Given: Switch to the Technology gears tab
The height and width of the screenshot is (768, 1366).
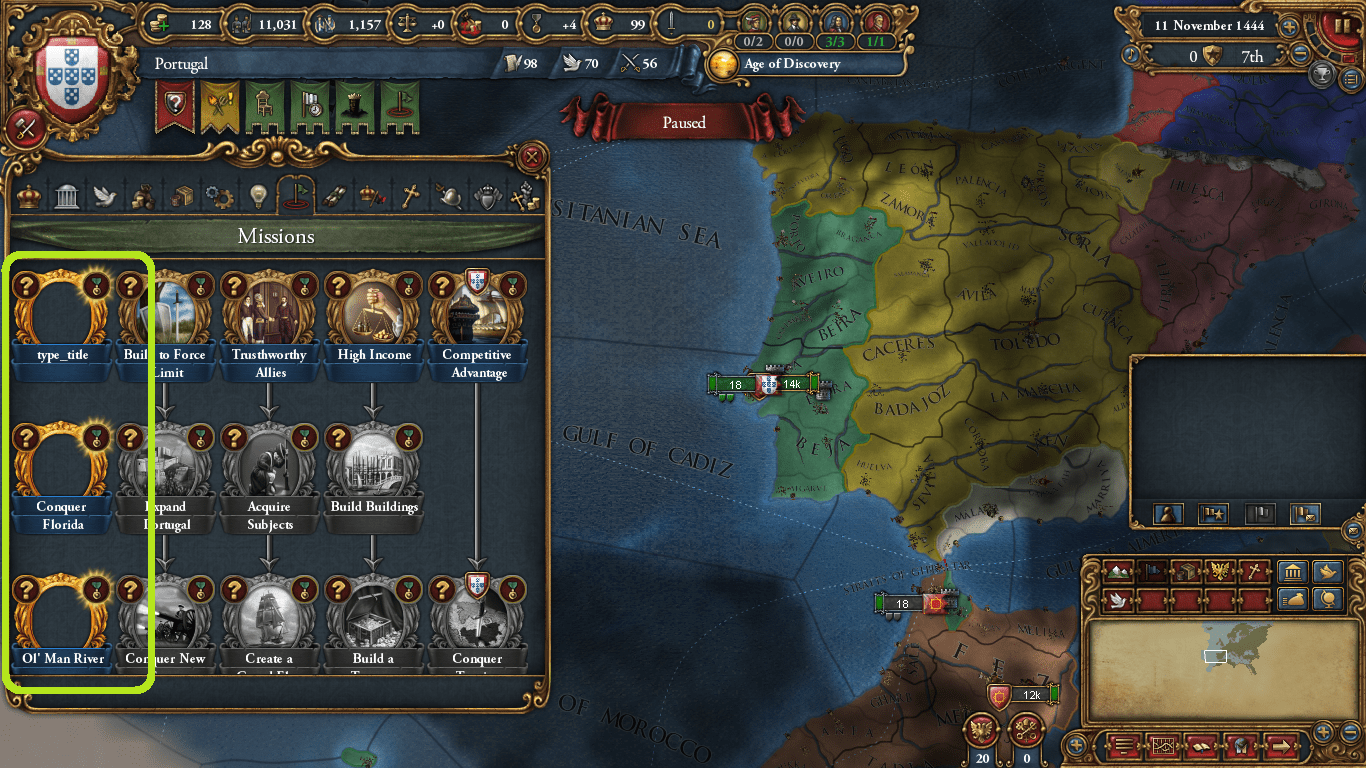Looking at the screenshot, I should [220, 196].
